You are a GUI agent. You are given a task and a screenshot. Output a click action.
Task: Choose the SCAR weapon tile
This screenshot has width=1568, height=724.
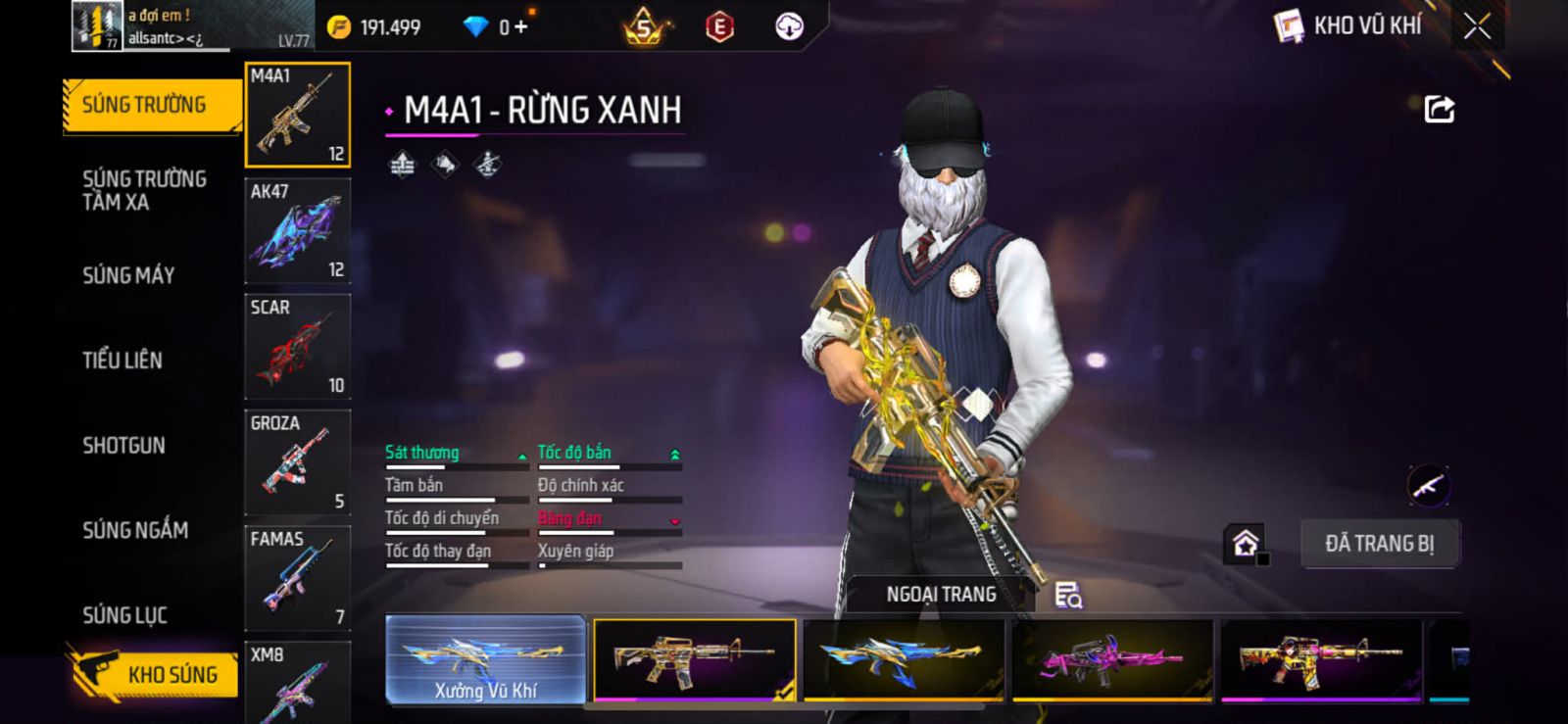coord(297,347)
